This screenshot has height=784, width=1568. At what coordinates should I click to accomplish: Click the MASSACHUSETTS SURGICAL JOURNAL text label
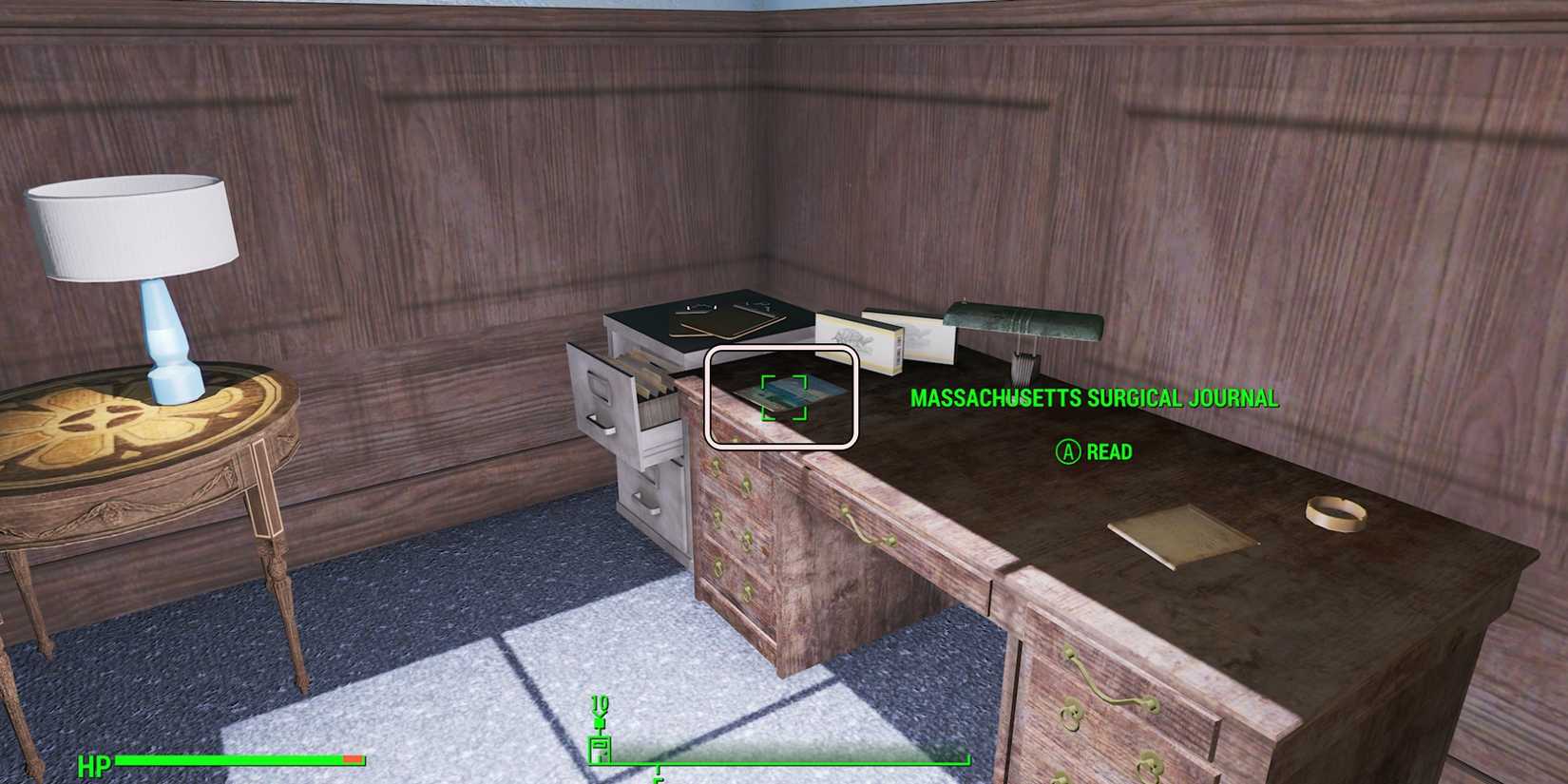[1093, 399]
